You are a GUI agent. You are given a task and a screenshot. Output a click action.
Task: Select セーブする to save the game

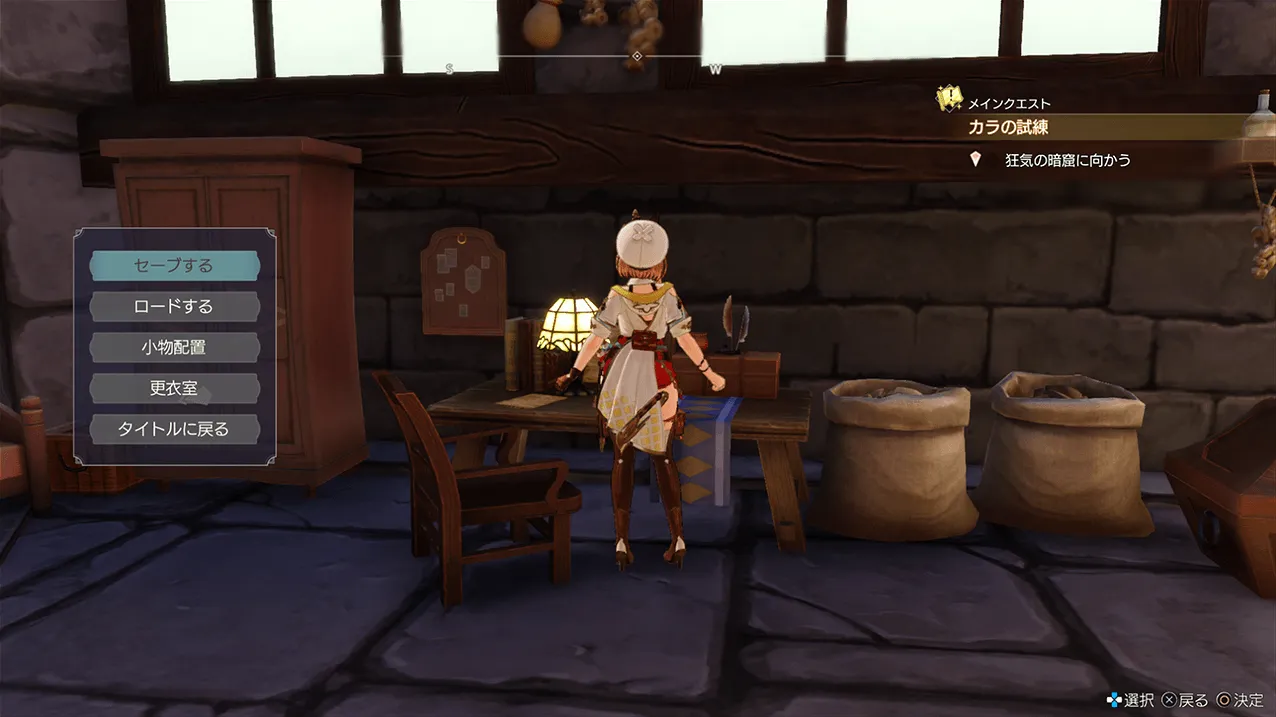coord(174,266)
